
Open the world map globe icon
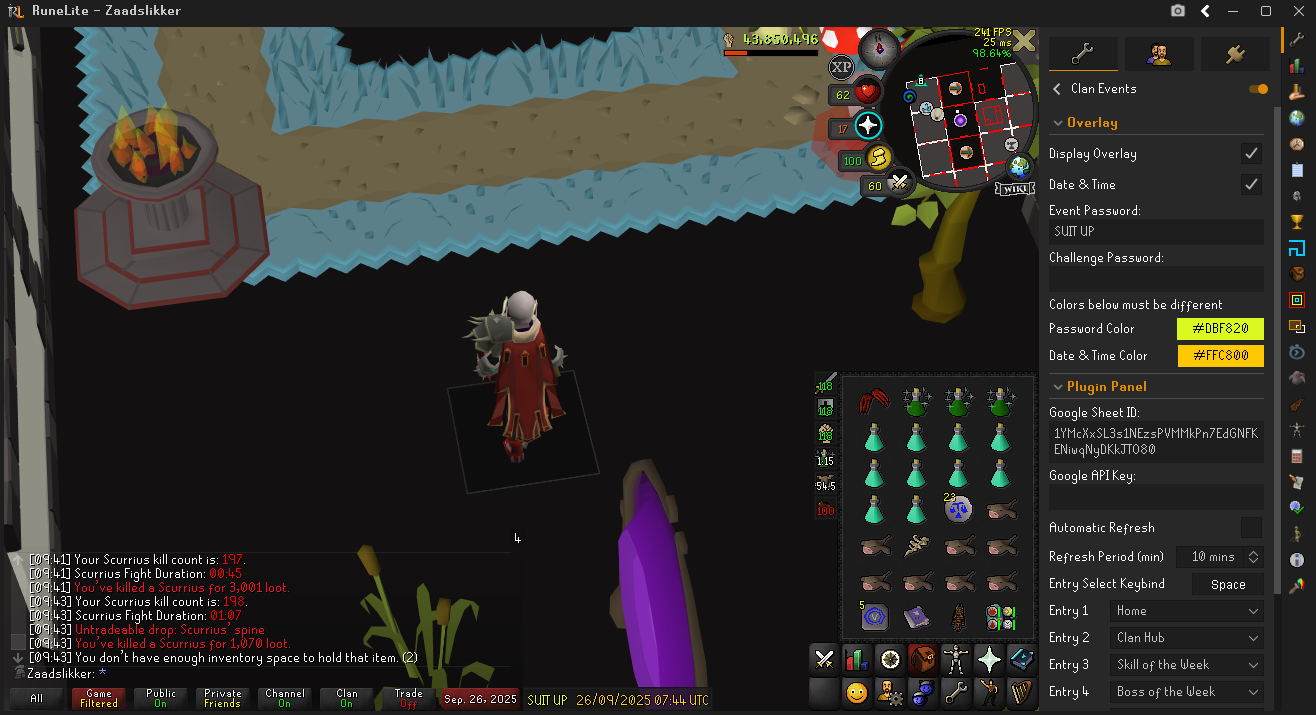click(x=1020, y=166)
